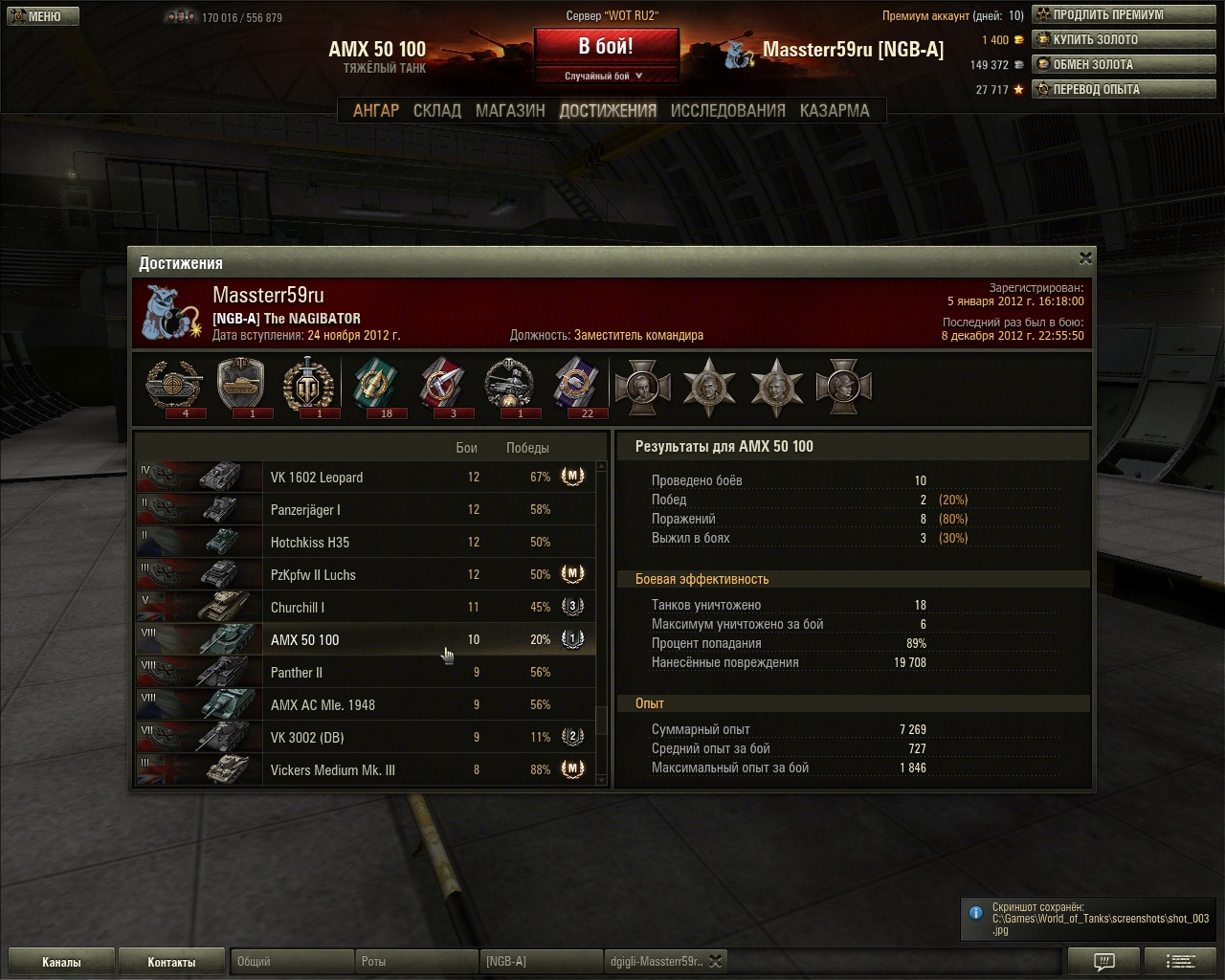1225x980 pixels.
Task: Close the Достижения window
Action: point(1085,258)
